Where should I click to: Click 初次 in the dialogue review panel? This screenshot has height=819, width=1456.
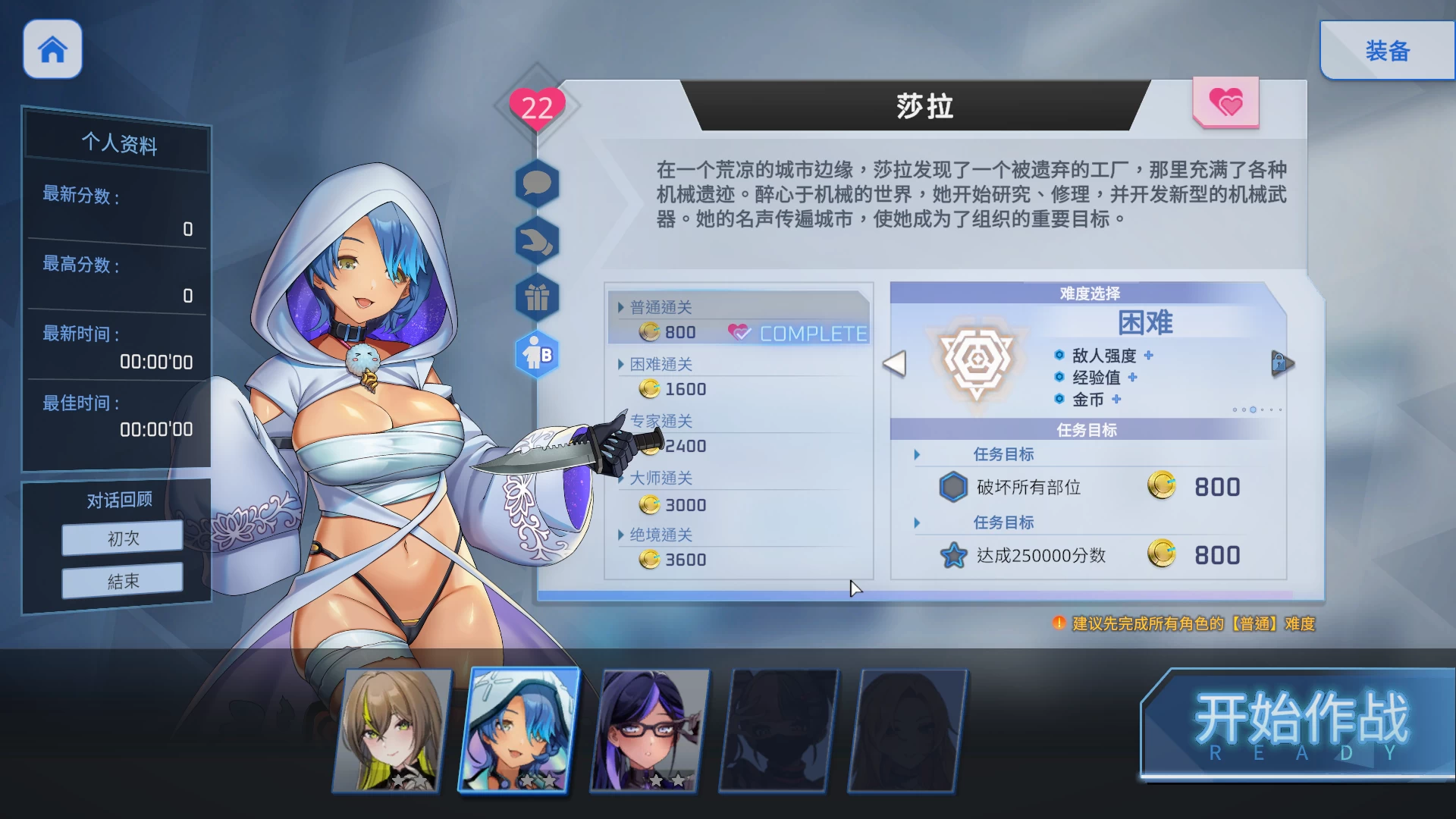121,537
